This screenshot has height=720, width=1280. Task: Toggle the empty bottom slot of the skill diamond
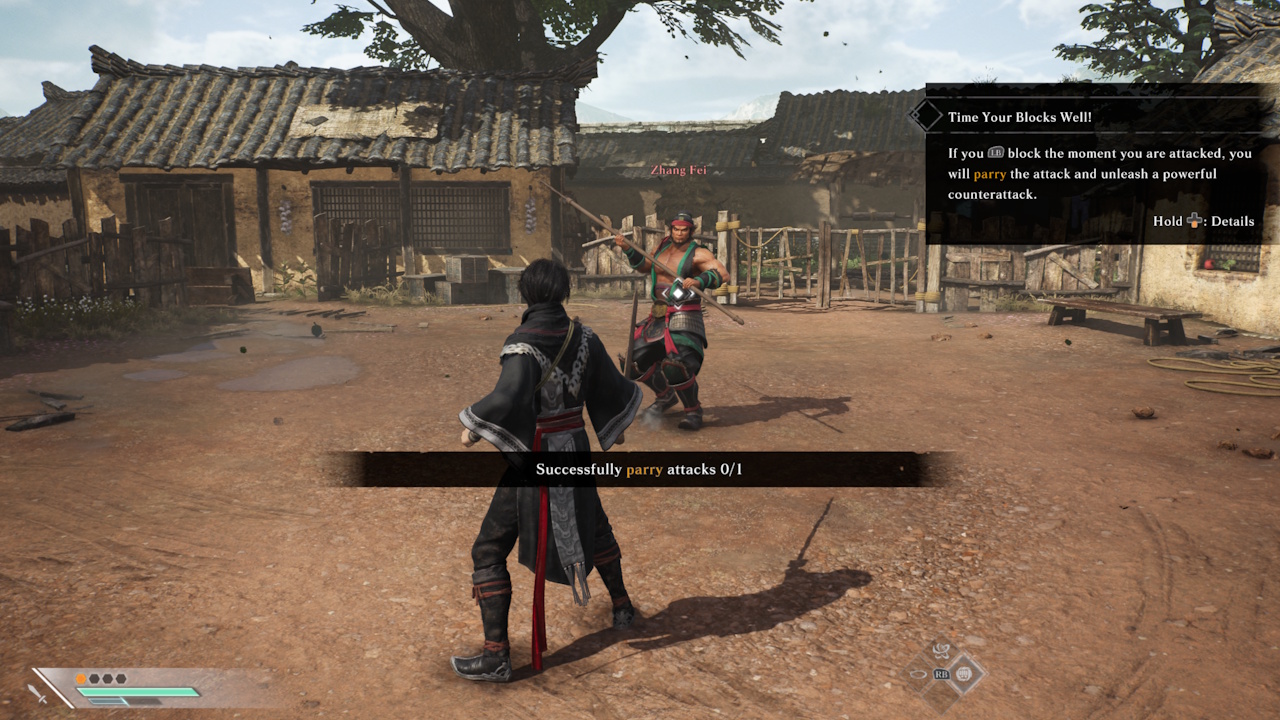(941, 697)
